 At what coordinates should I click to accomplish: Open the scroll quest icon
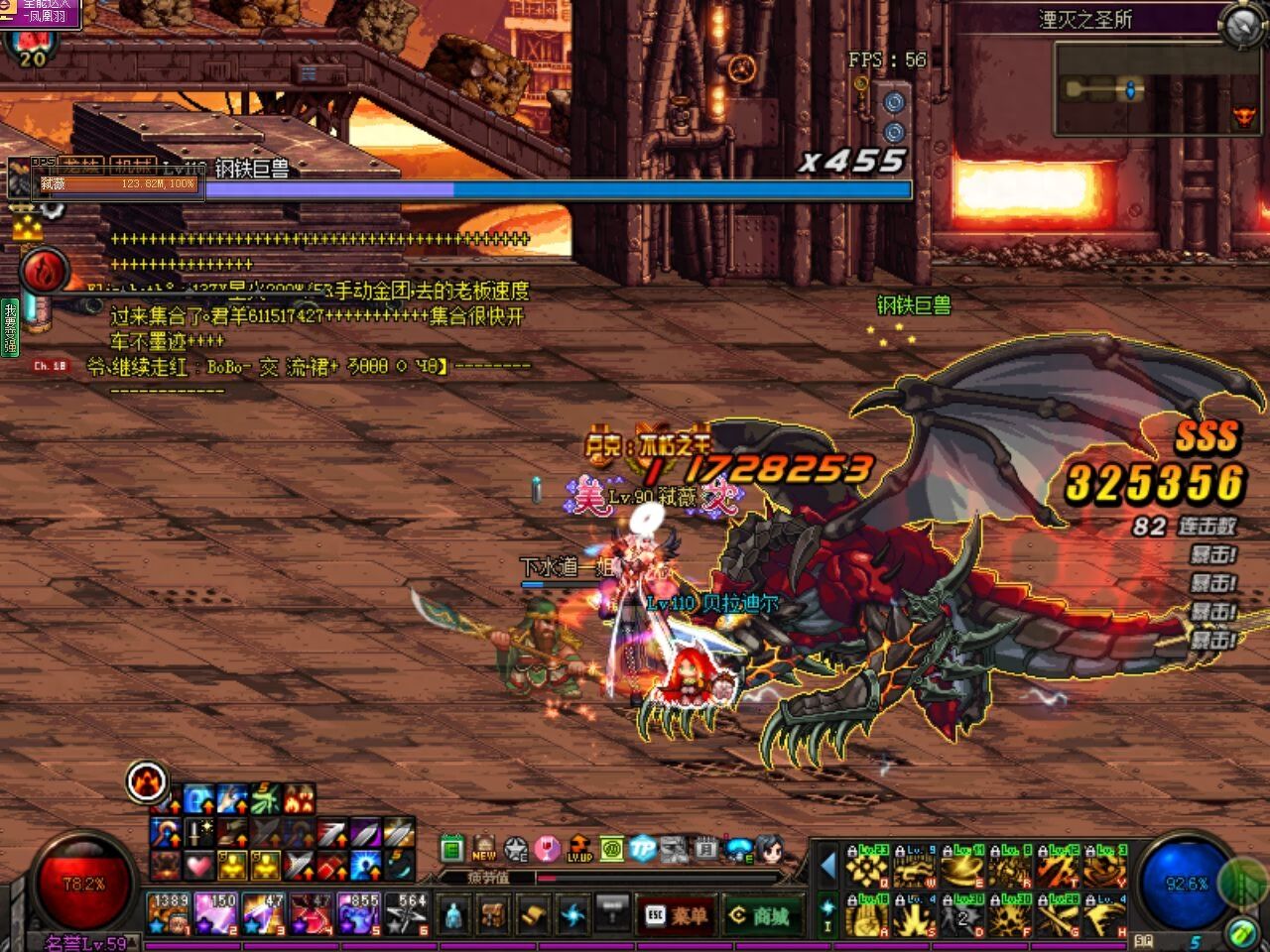tap(533, 913)
